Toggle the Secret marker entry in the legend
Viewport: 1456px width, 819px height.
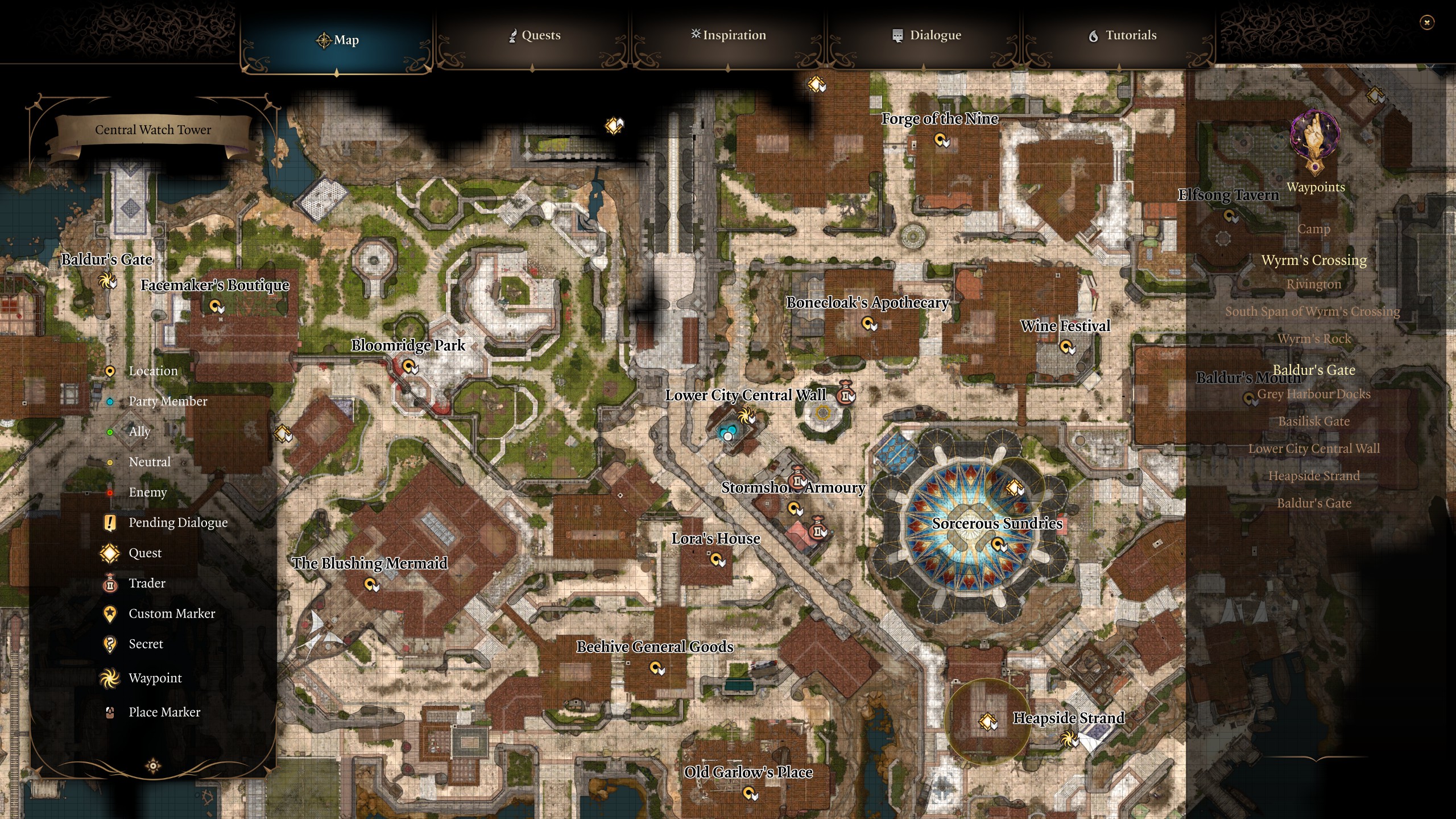click(x=147, y=644)
